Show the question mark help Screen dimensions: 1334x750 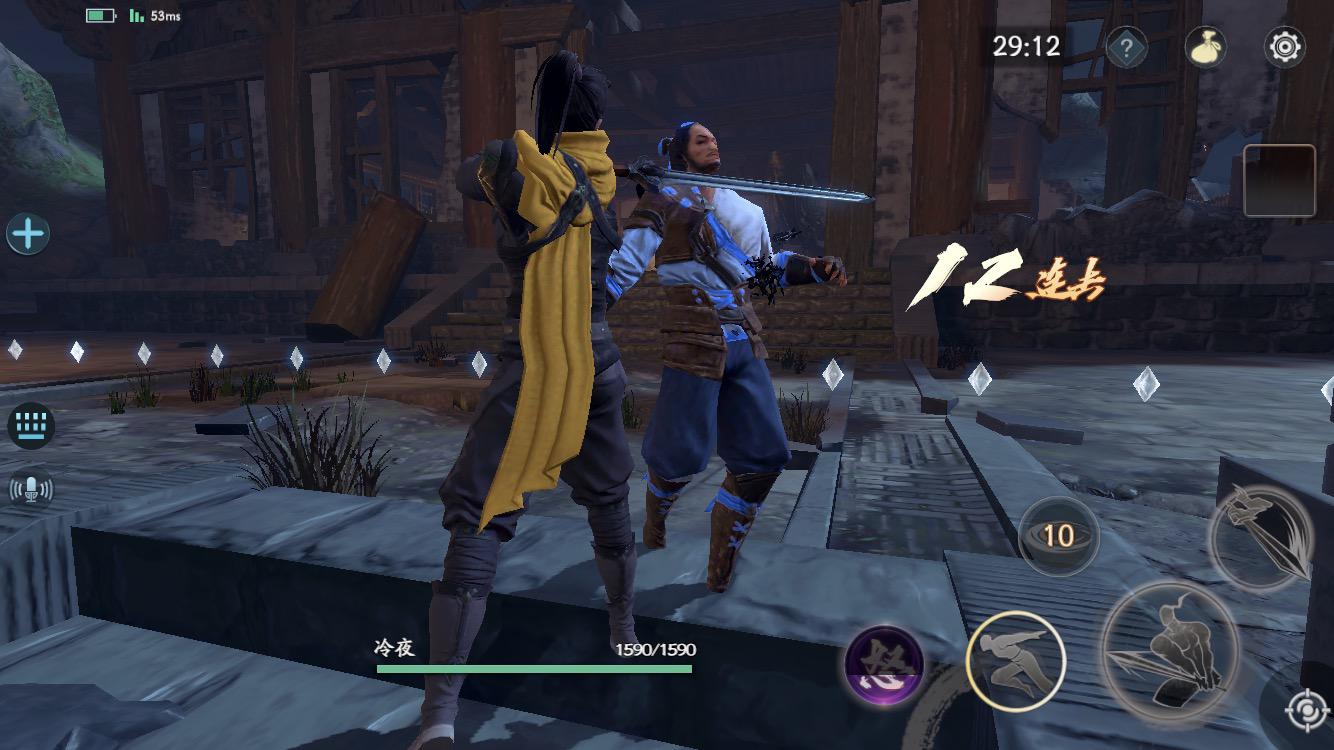1126,47
